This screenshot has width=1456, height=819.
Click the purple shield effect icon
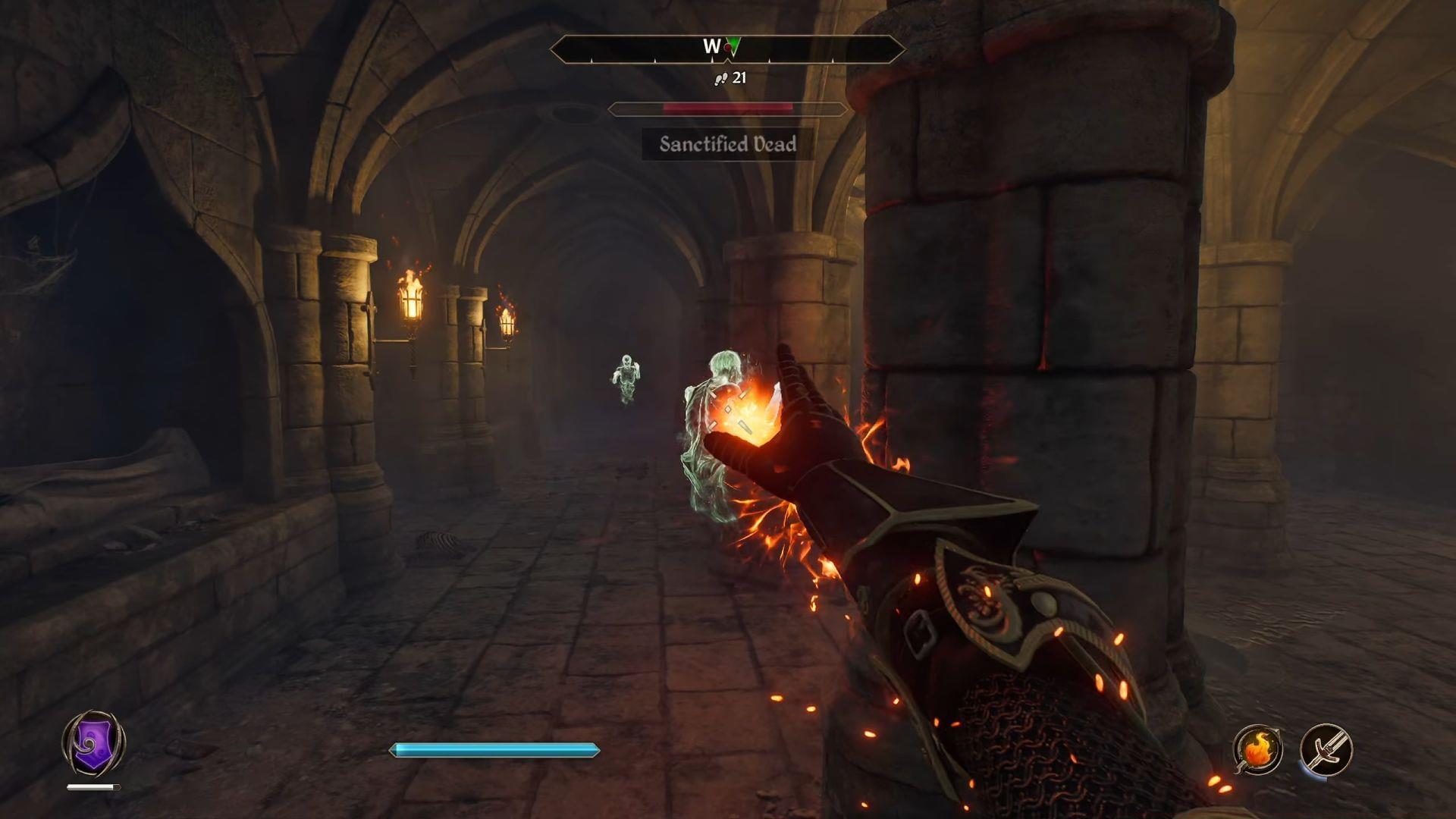(93, 743)
